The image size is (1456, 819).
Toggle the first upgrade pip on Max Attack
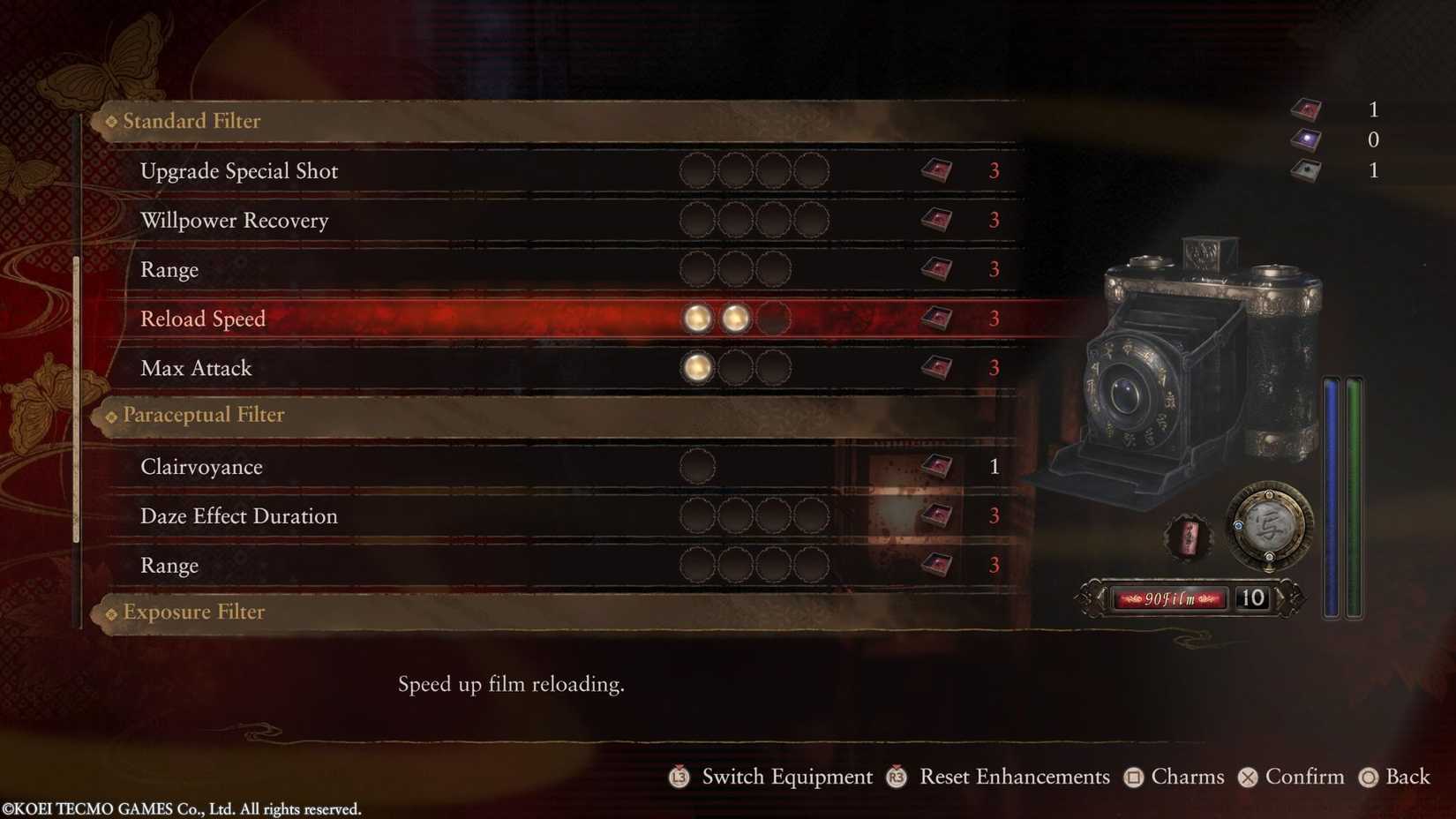696,368
